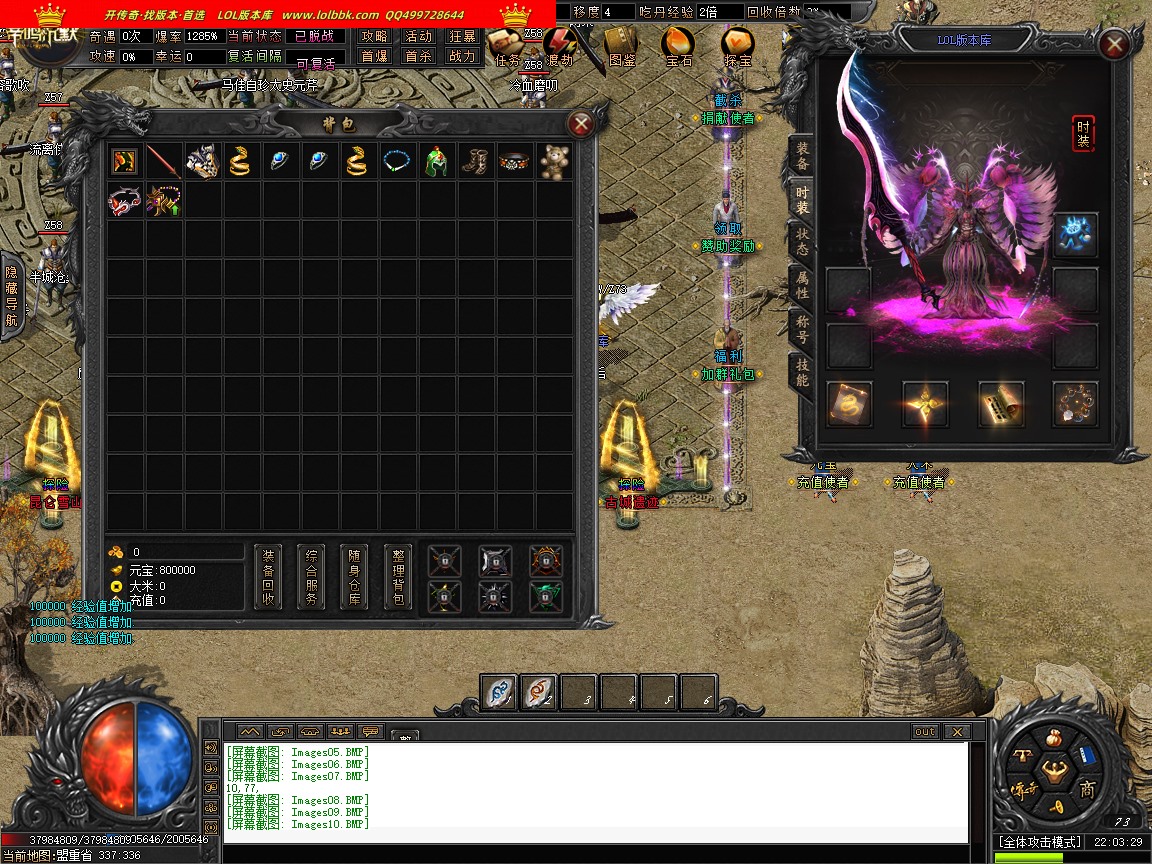Click the 攻略 guide button

pyautogui.click(x=374, y=36)
